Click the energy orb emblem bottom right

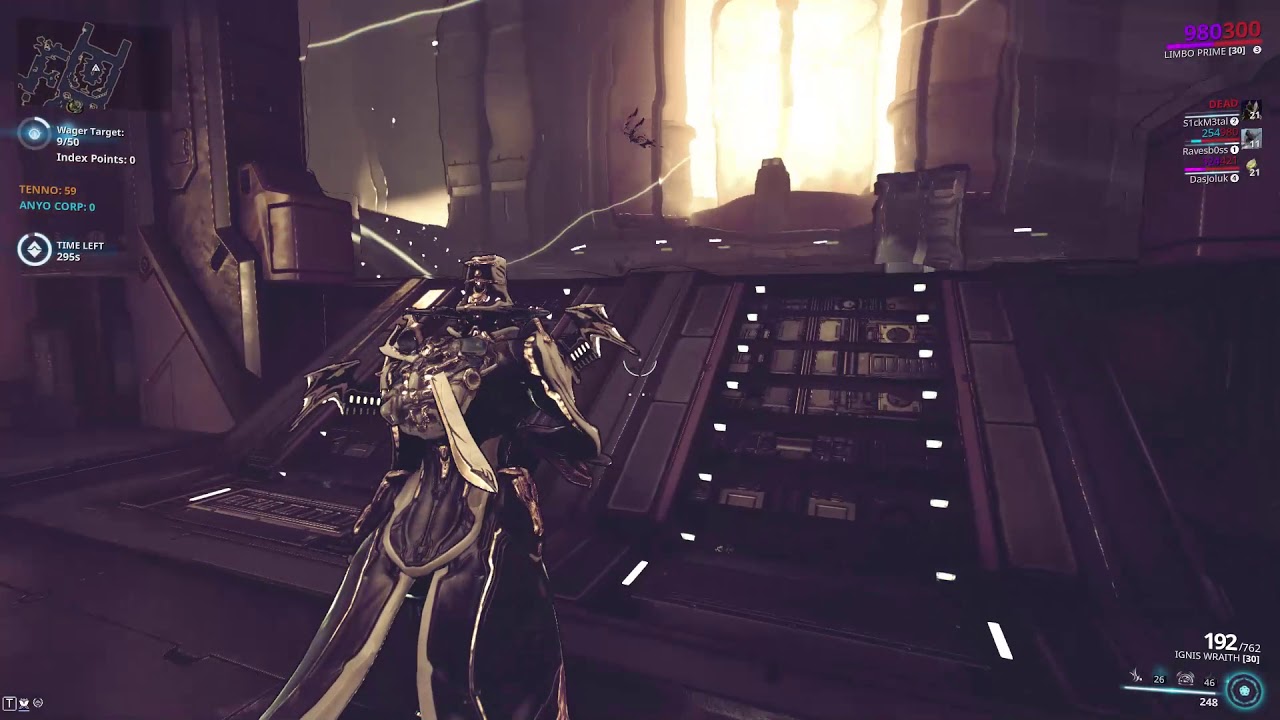click(x=1243, y=689)
